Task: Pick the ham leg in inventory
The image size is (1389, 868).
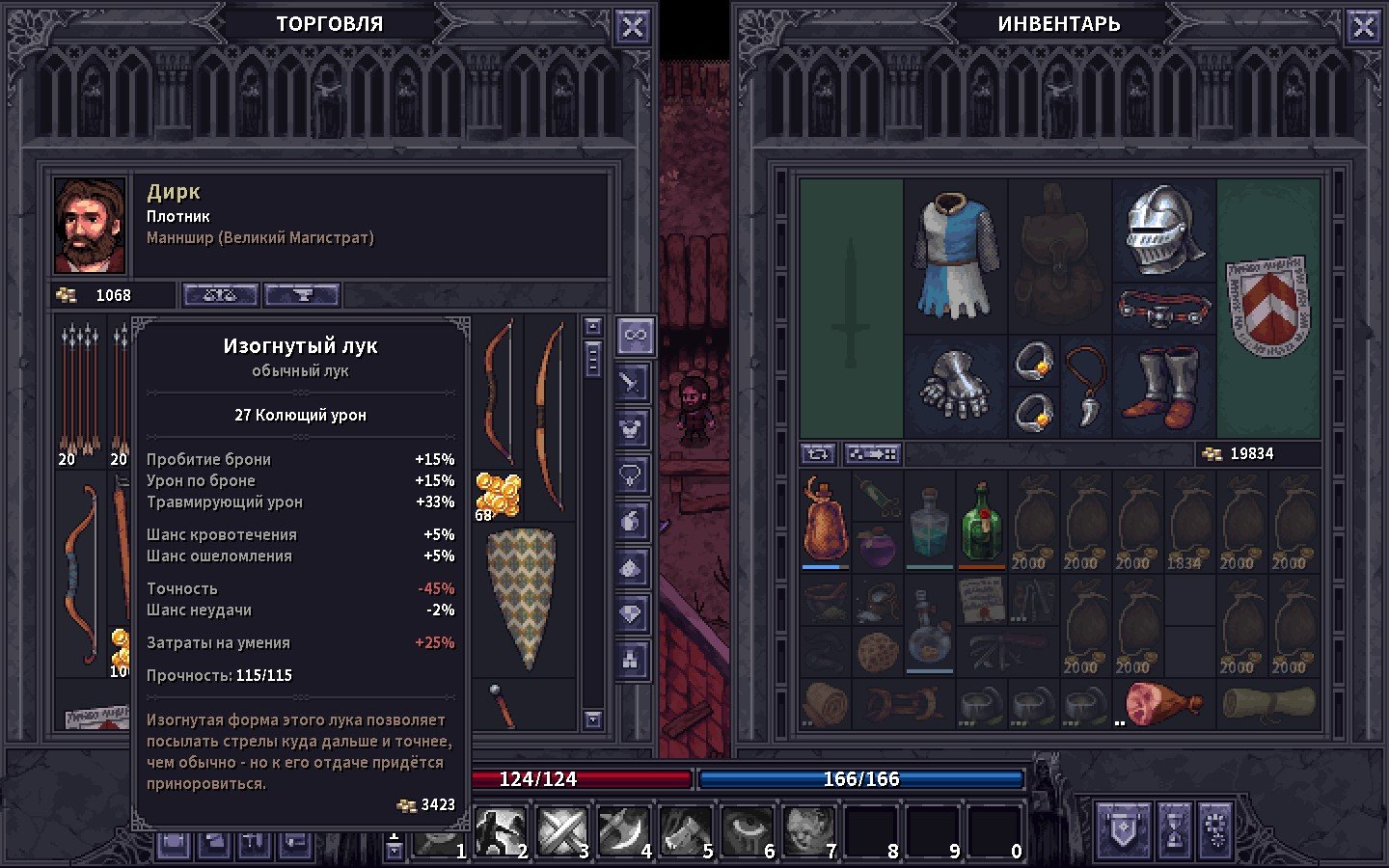Action: coord(1163,704)
